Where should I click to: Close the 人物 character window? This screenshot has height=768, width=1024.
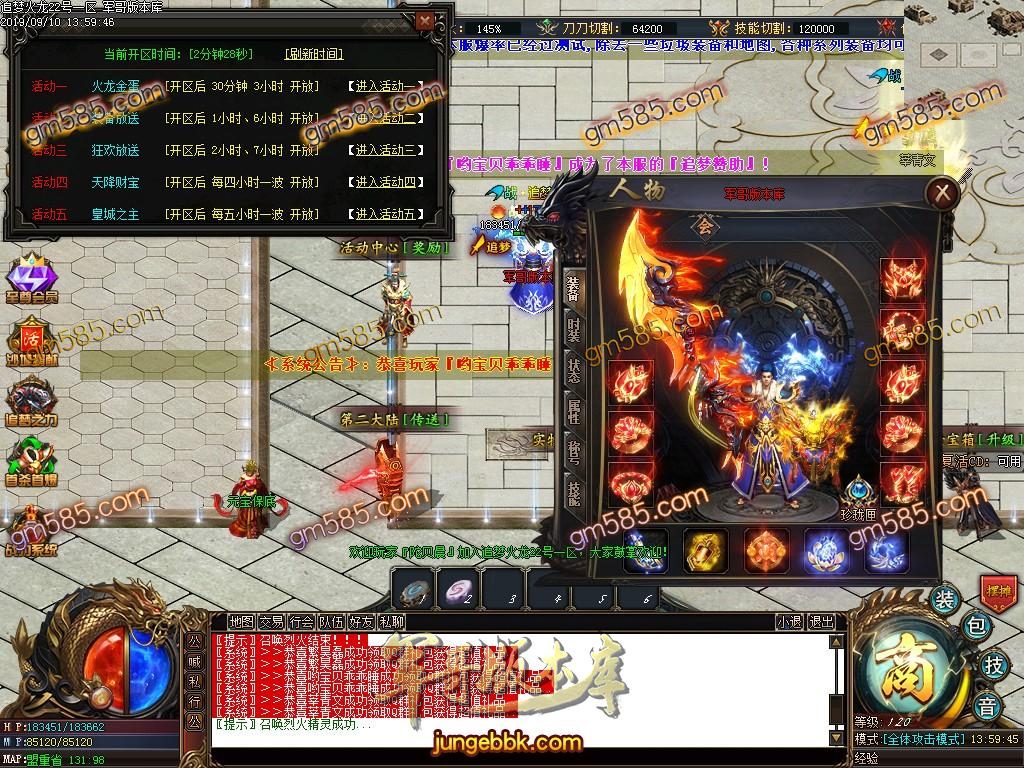click(x=940, y=192)
